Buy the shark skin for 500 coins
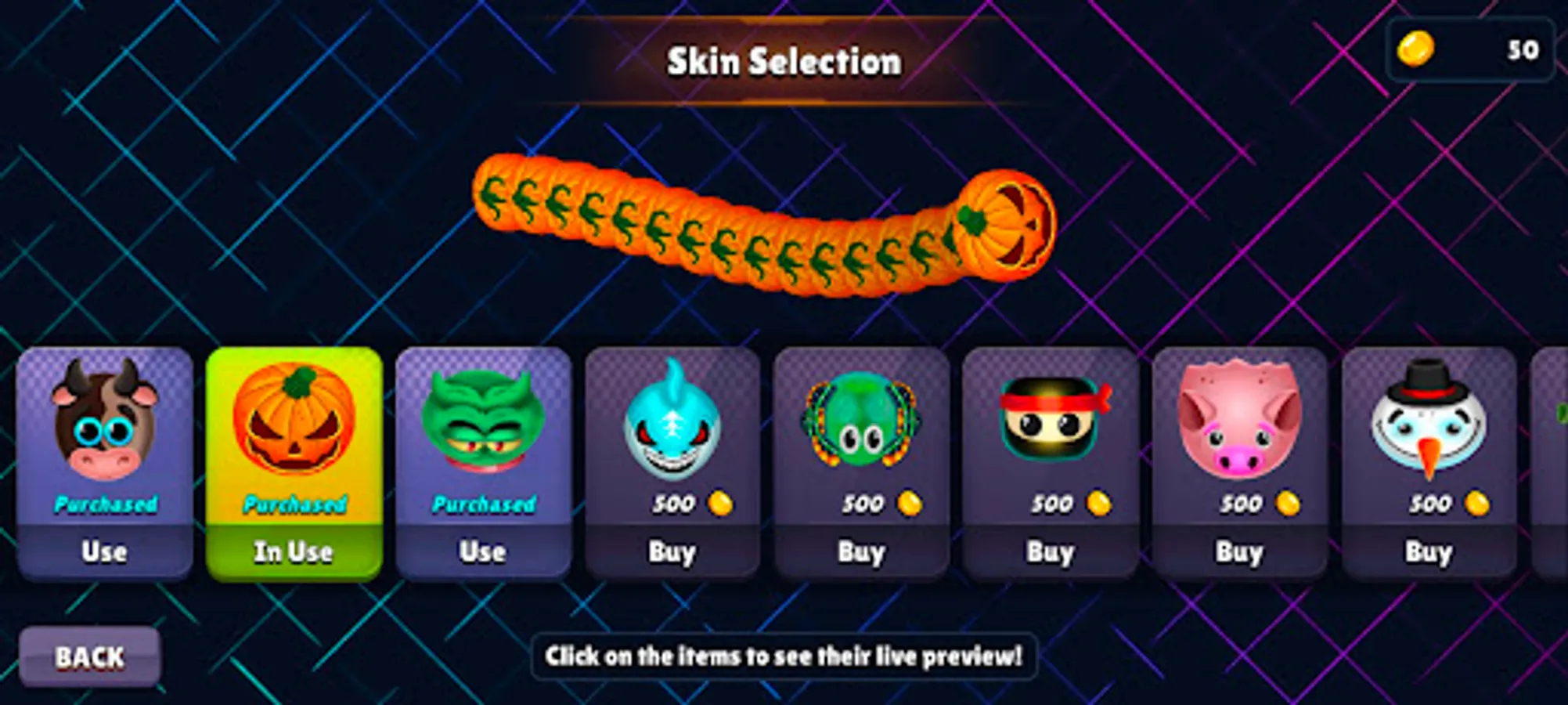The height and width of the screenshot is (705, 1568). coord(673,551)
